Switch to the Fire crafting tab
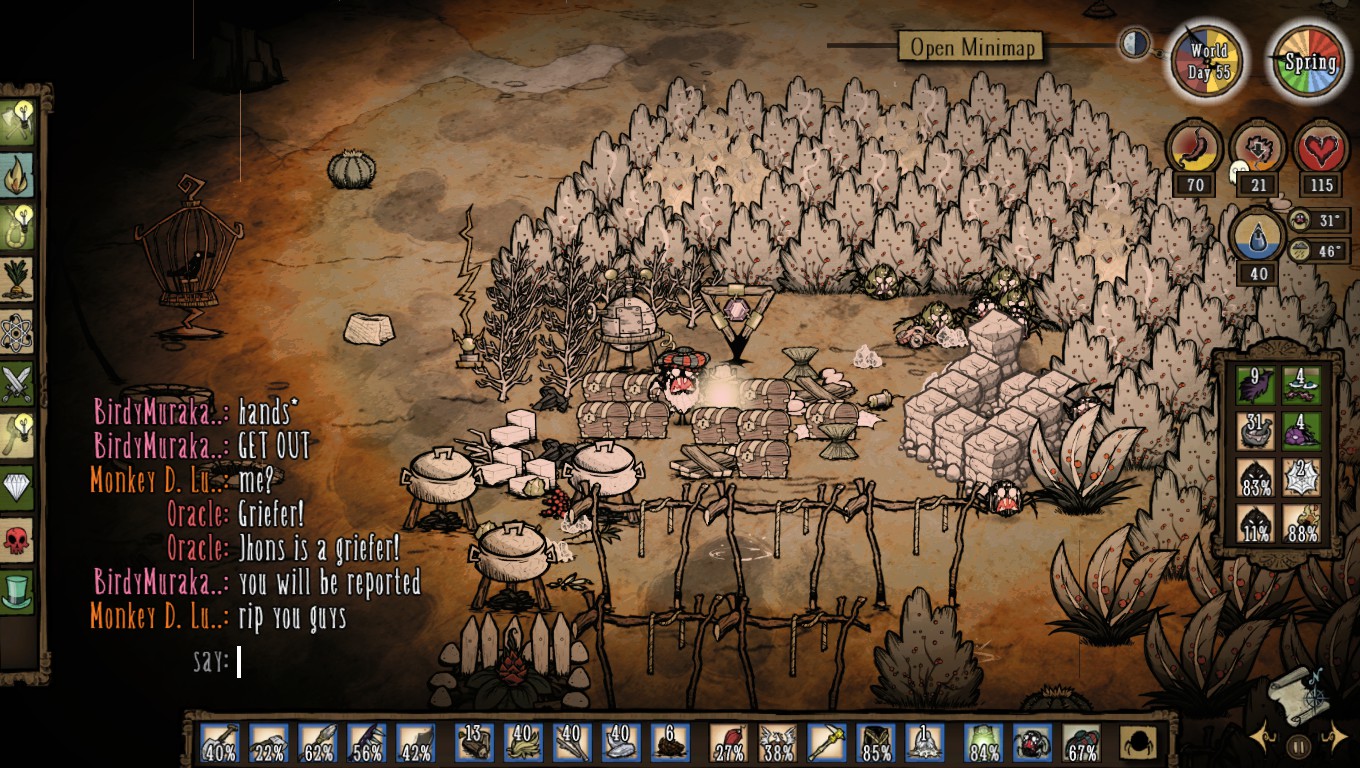 [17, 175]
